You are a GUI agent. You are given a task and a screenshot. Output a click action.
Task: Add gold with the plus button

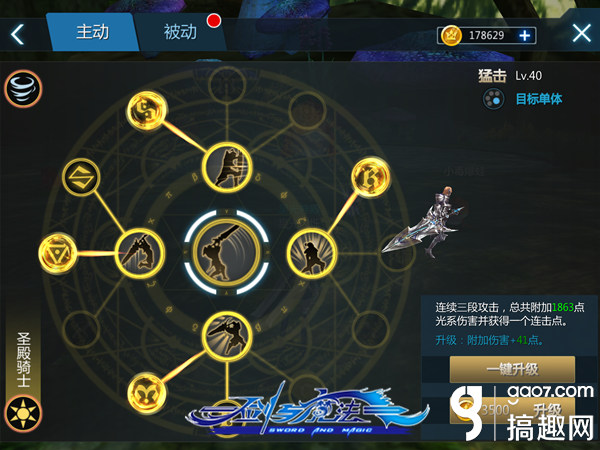[x=526, y=35]
